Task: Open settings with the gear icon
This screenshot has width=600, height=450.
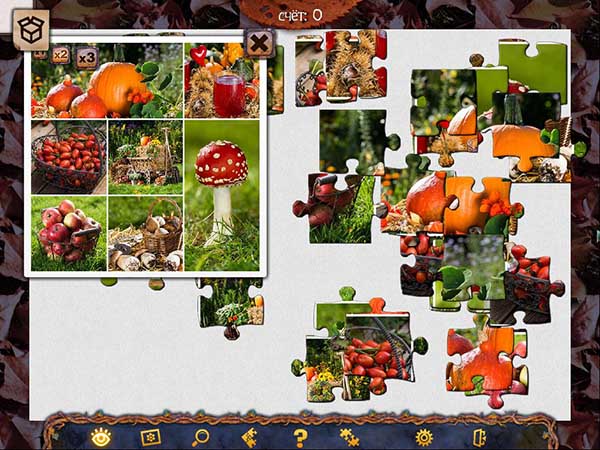Action: pos(424,436)
